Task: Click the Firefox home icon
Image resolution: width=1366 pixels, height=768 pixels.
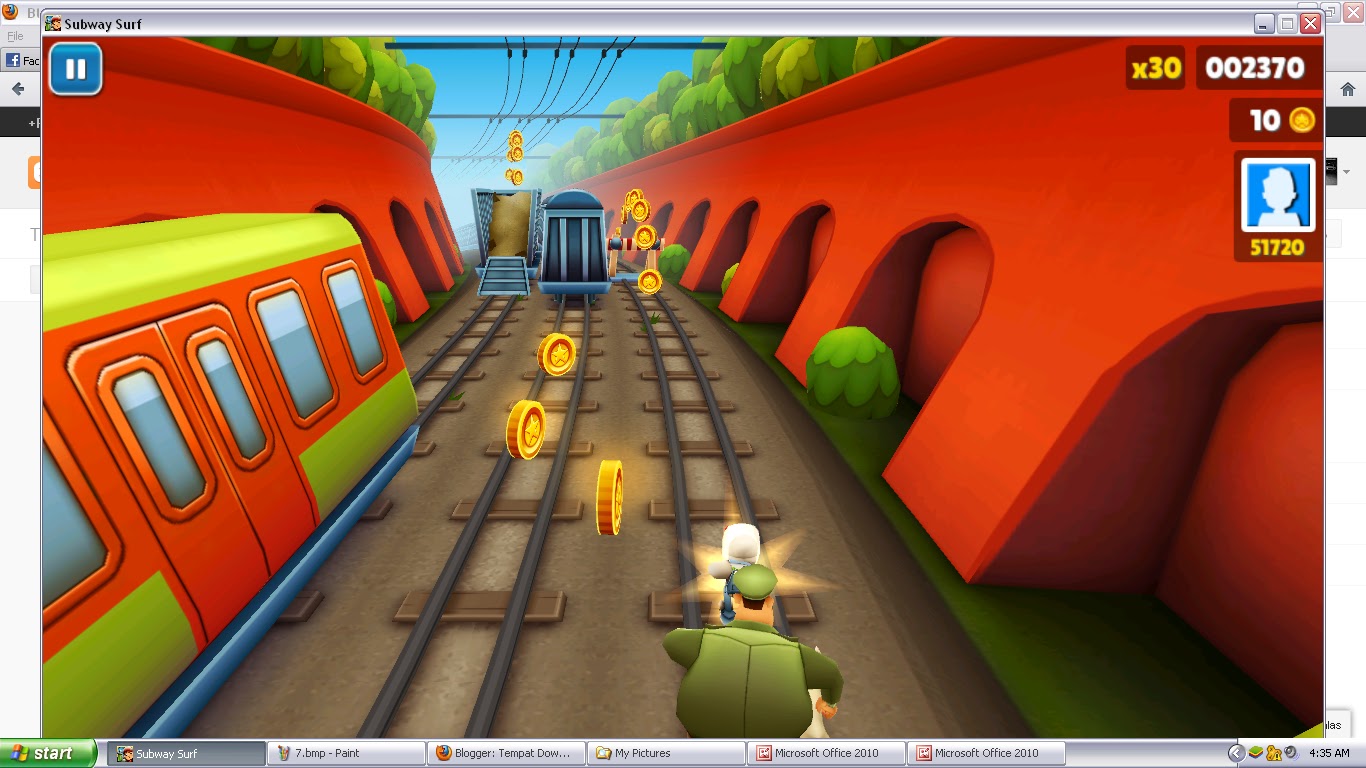Action: tap(1347, 87)
